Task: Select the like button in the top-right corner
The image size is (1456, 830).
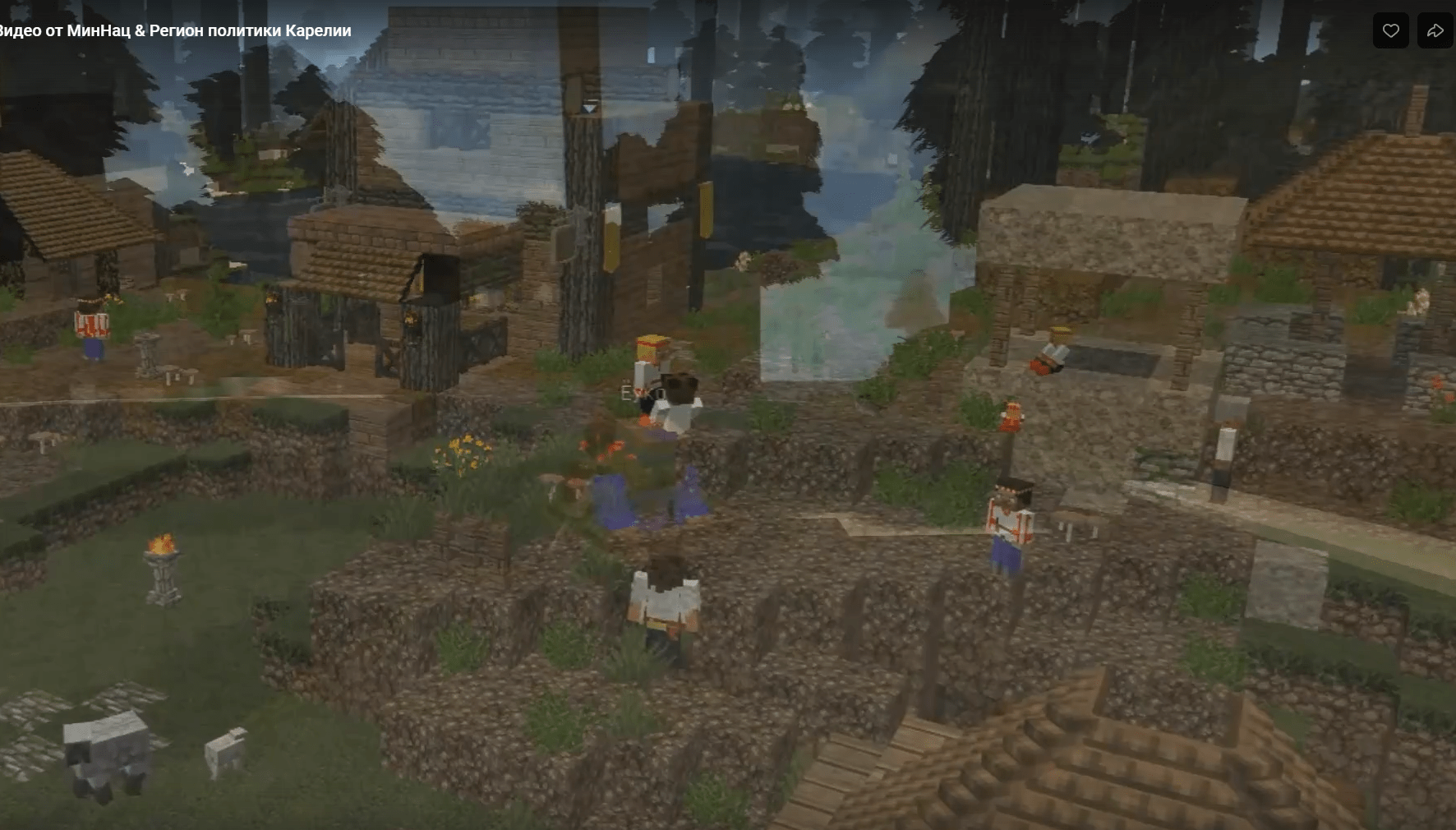Action: point(1390,29)
